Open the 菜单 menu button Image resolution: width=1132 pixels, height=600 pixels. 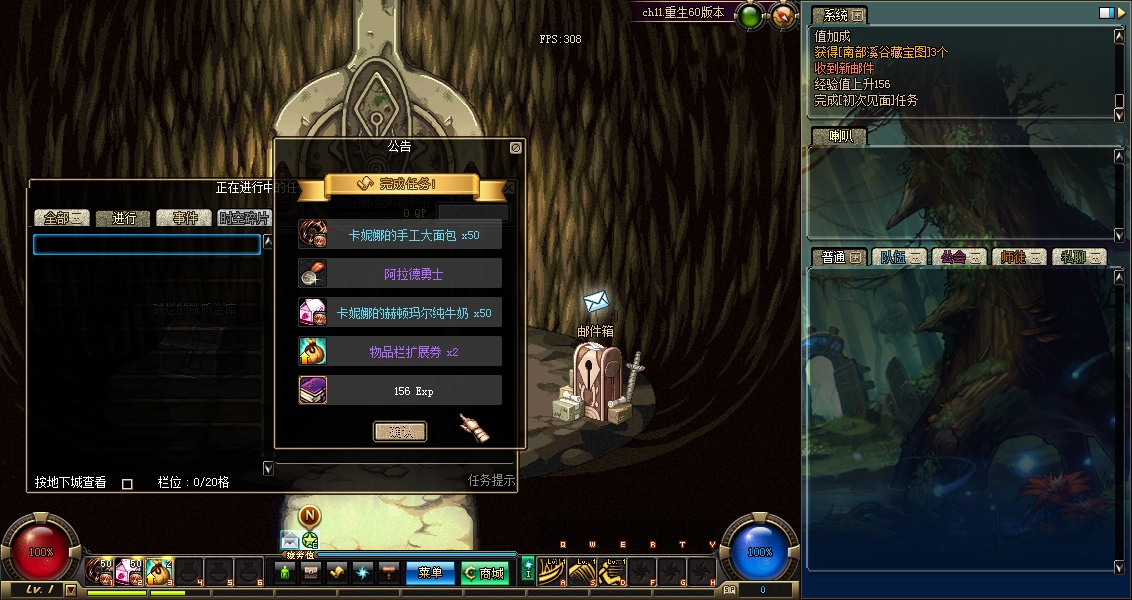[x=431, y=573]
